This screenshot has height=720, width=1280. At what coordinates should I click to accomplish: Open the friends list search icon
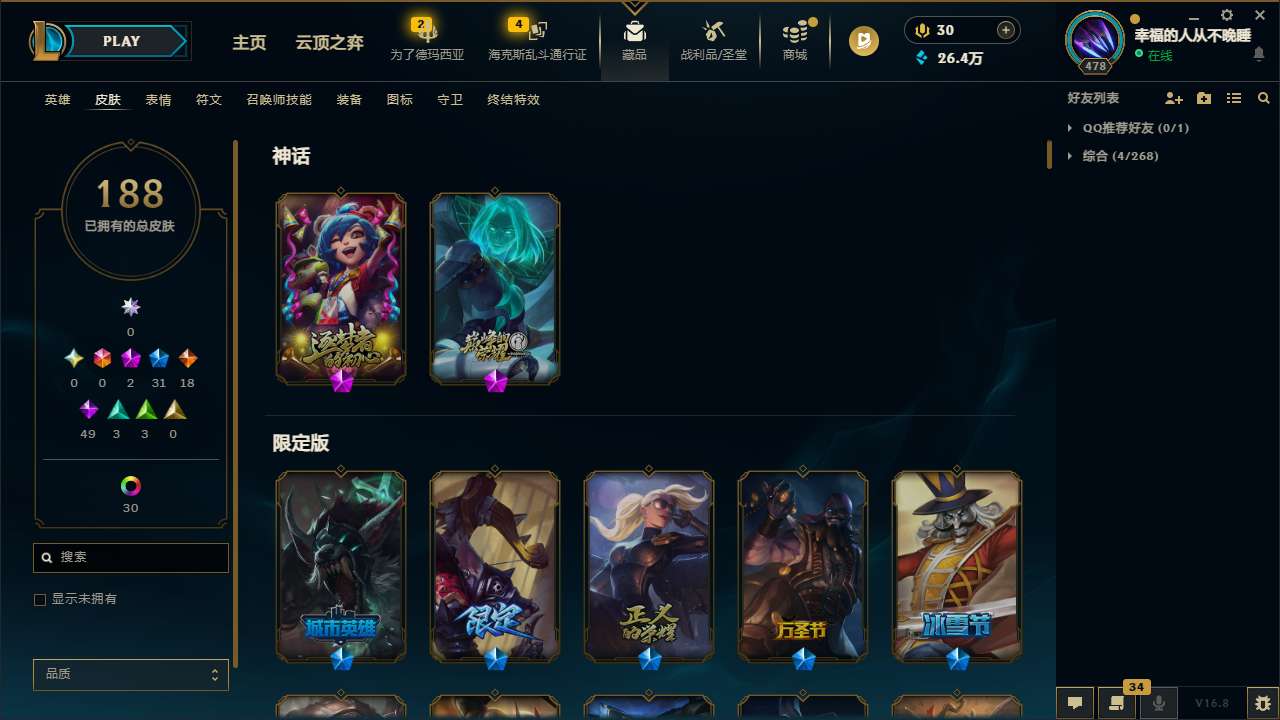[1264, 98]
